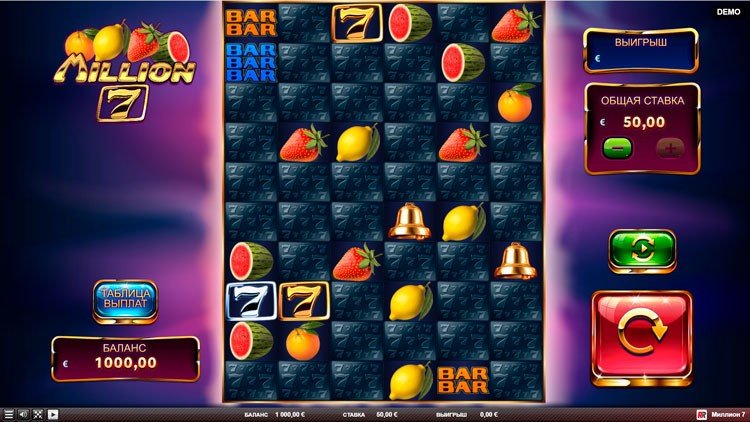Viewport: 750px width, 422px height.
Task: Open the paytable (Таблица выплат)
Action: (125, 300)
